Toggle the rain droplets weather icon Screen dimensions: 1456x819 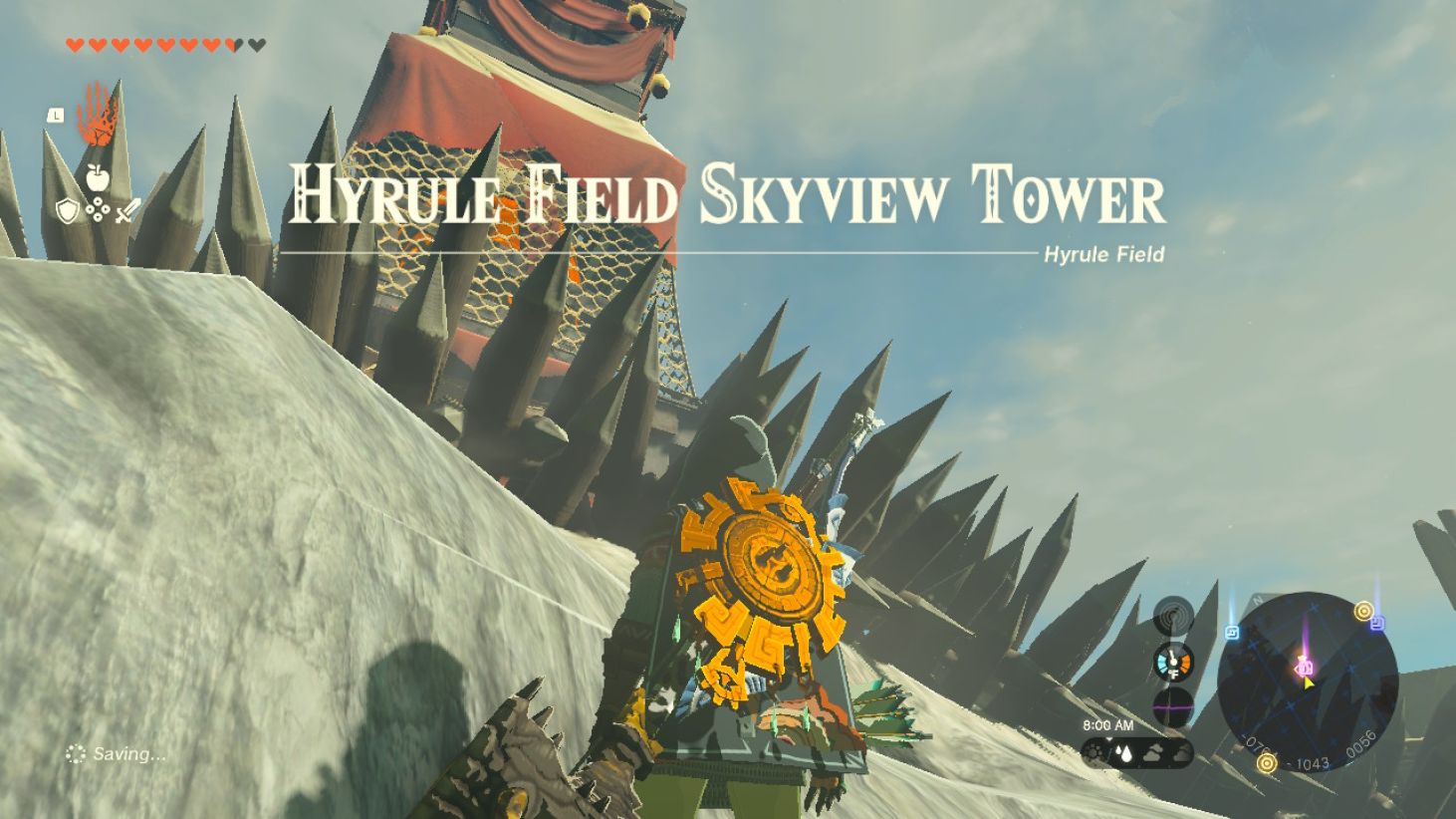(x=1122, y=752)
